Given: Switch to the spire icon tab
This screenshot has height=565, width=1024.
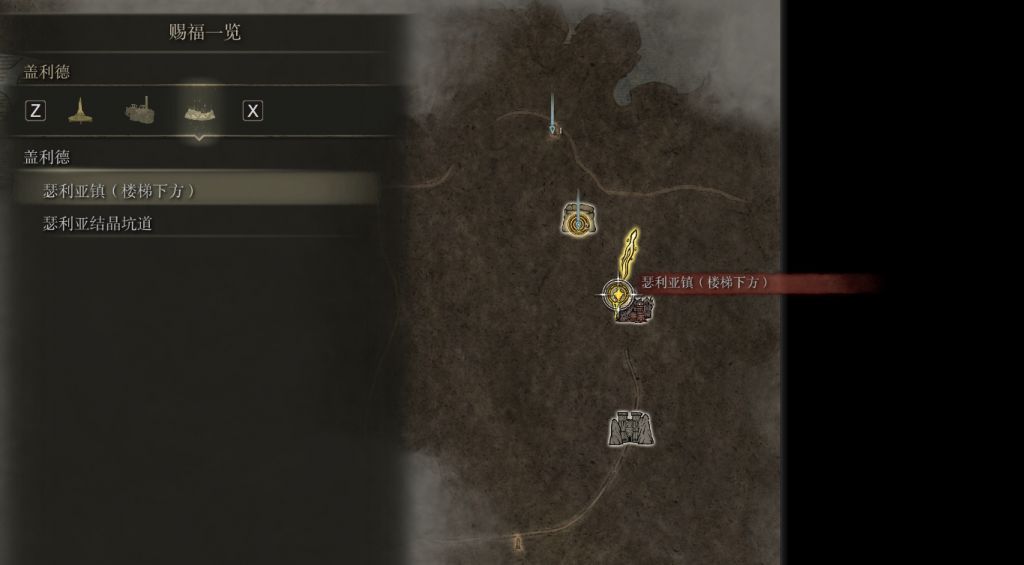Looking at the screenshot, I should pyautogui.click(x=80, y=110).
